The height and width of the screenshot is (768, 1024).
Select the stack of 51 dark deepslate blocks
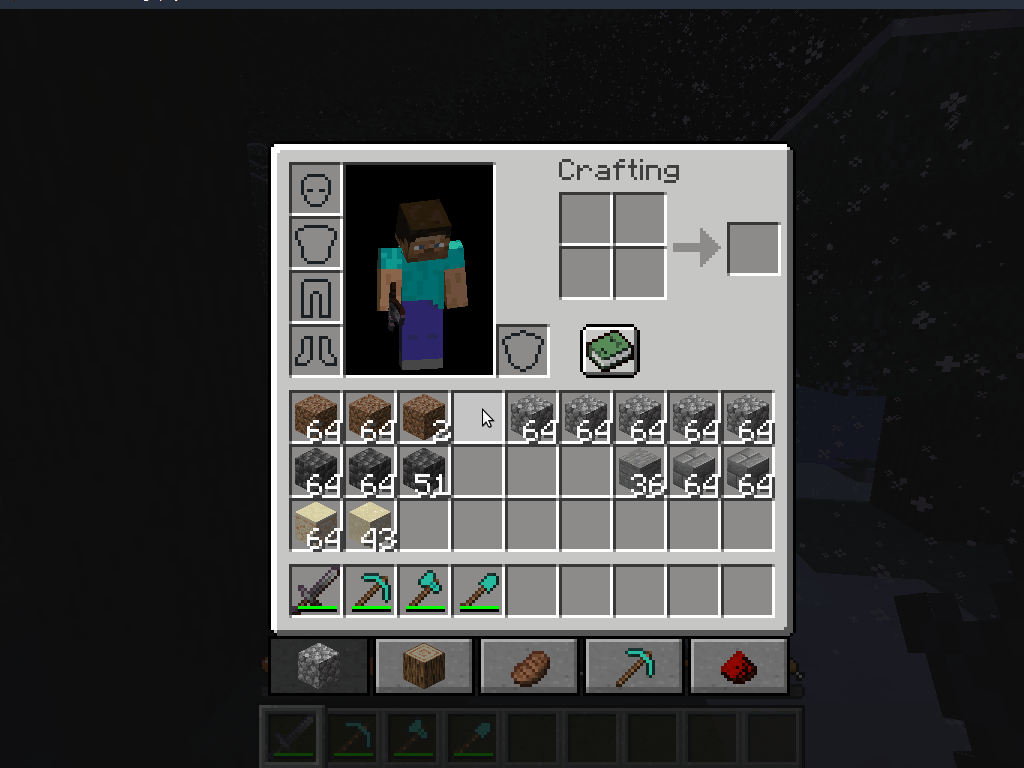423,472
